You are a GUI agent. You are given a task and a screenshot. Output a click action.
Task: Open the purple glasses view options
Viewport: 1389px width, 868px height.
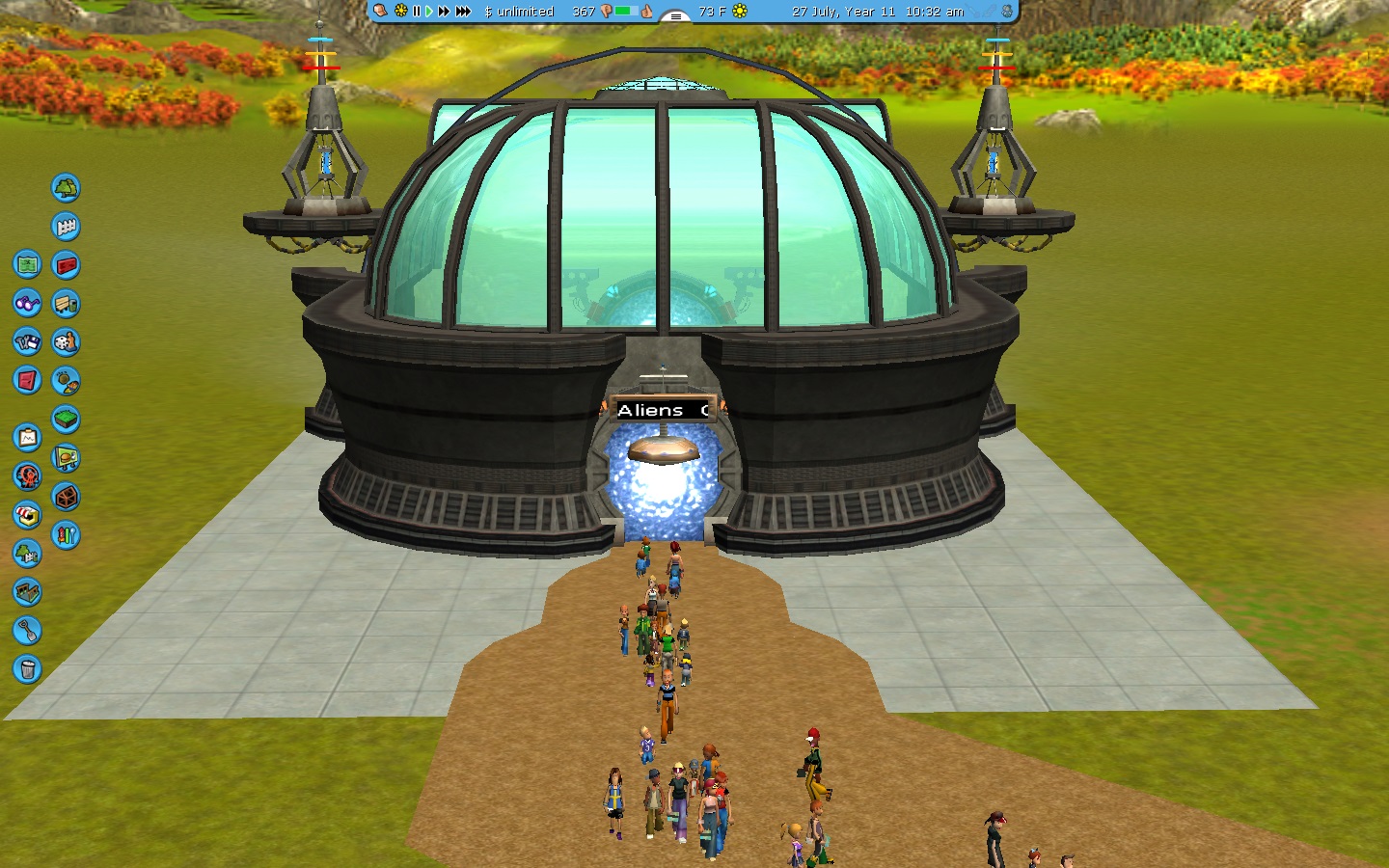[x=27, y=303]
